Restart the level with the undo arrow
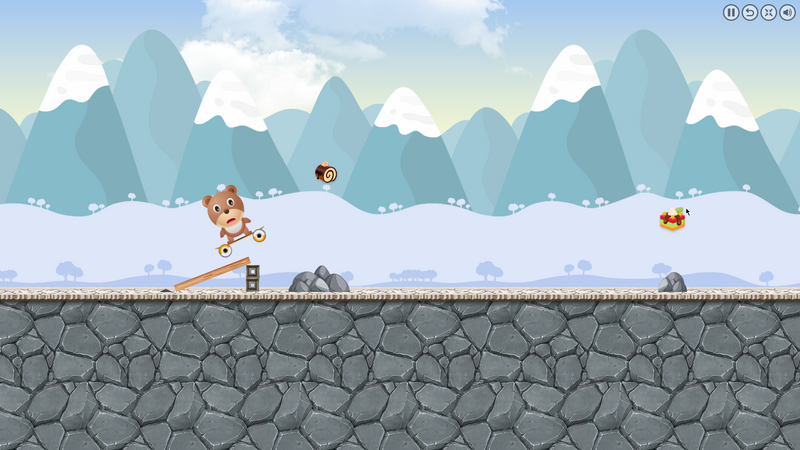 (x=750, y=12)
